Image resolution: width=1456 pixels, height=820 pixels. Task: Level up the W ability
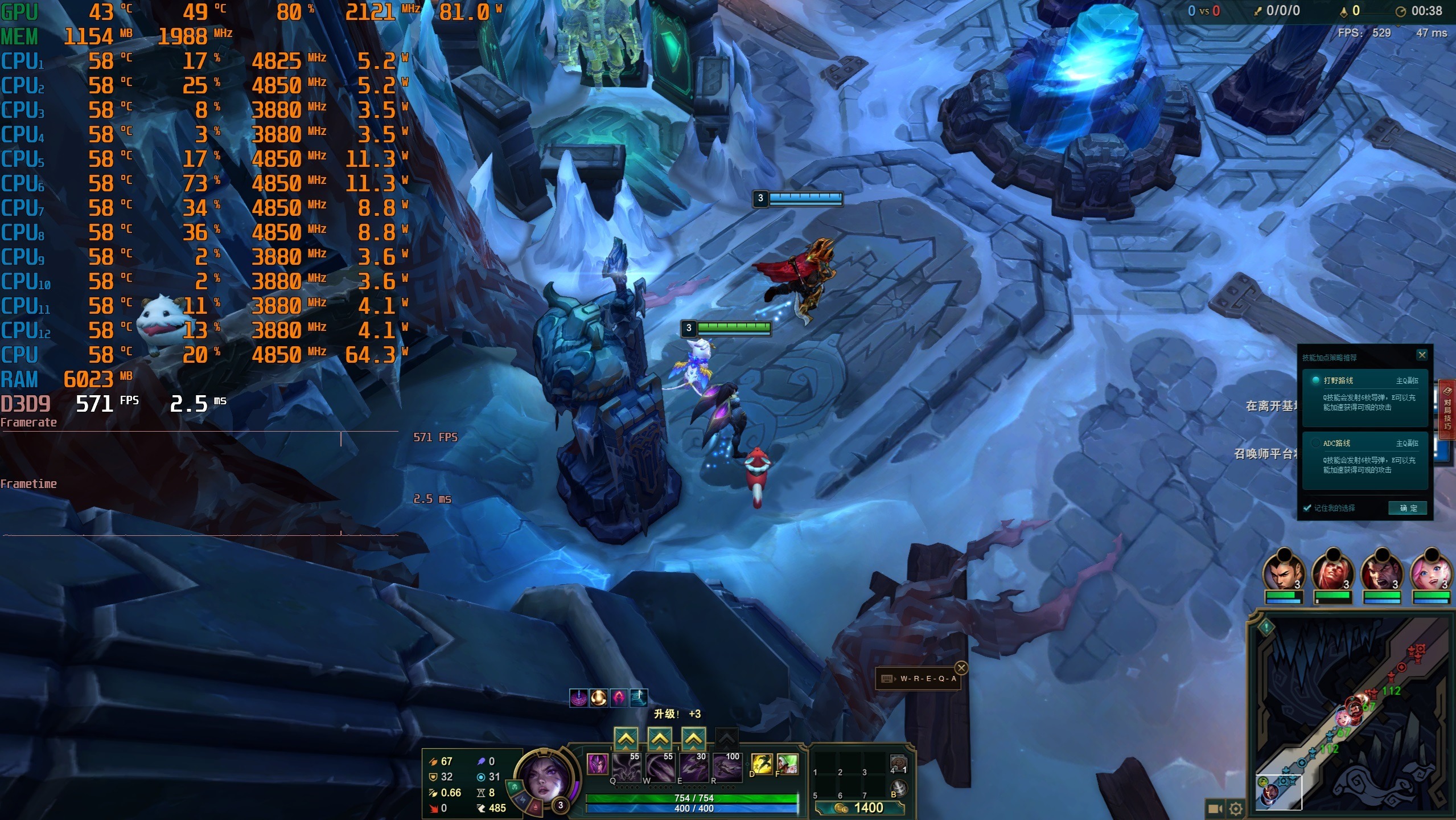pyautogui.click(x=659, y=739)
